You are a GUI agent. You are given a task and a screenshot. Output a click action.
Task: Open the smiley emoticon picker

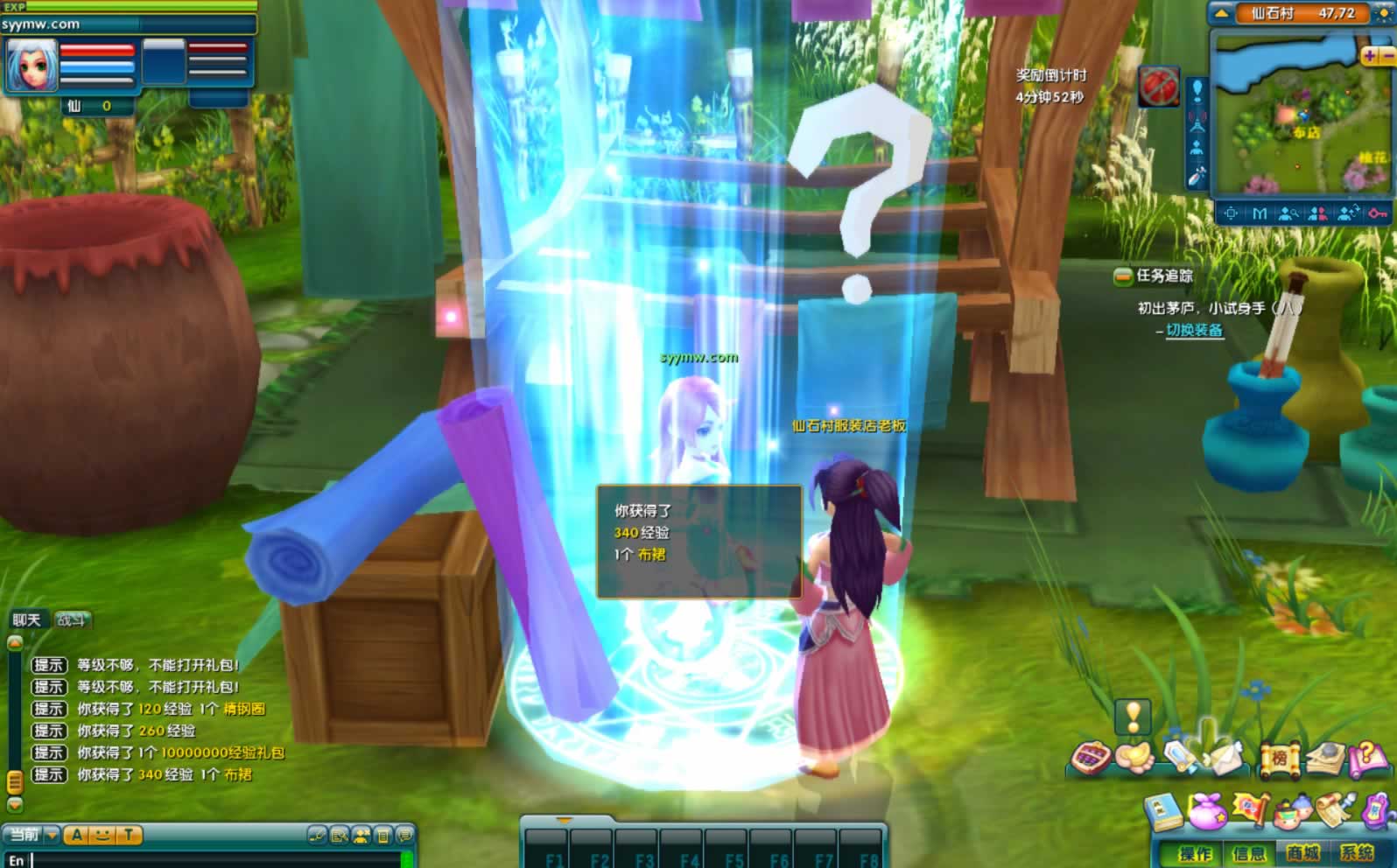coord(102,835)
